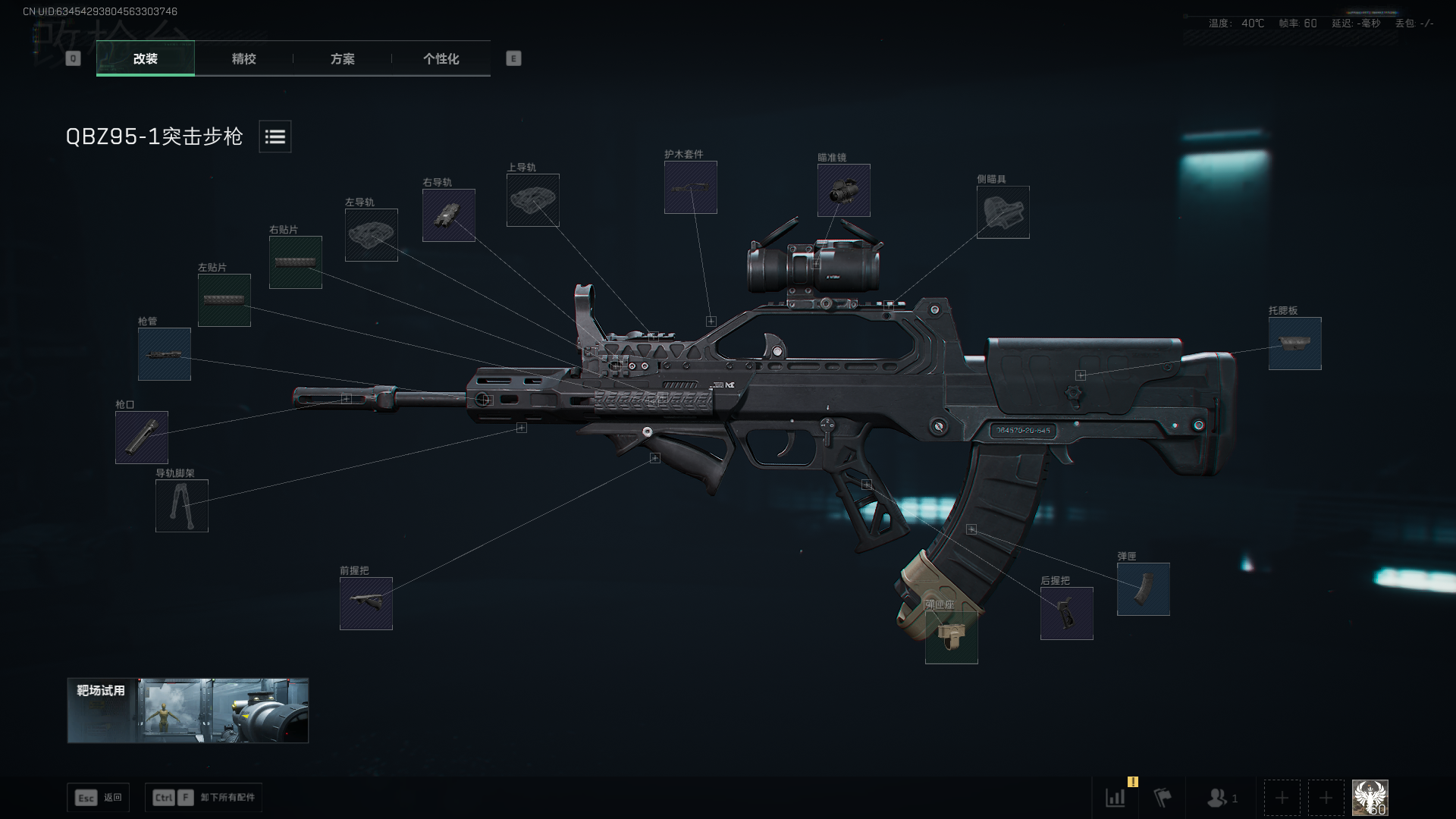Select the 左贴片 left patch slot
Image resolution: width=1456 pixels, height=819 pixels.
224,300
